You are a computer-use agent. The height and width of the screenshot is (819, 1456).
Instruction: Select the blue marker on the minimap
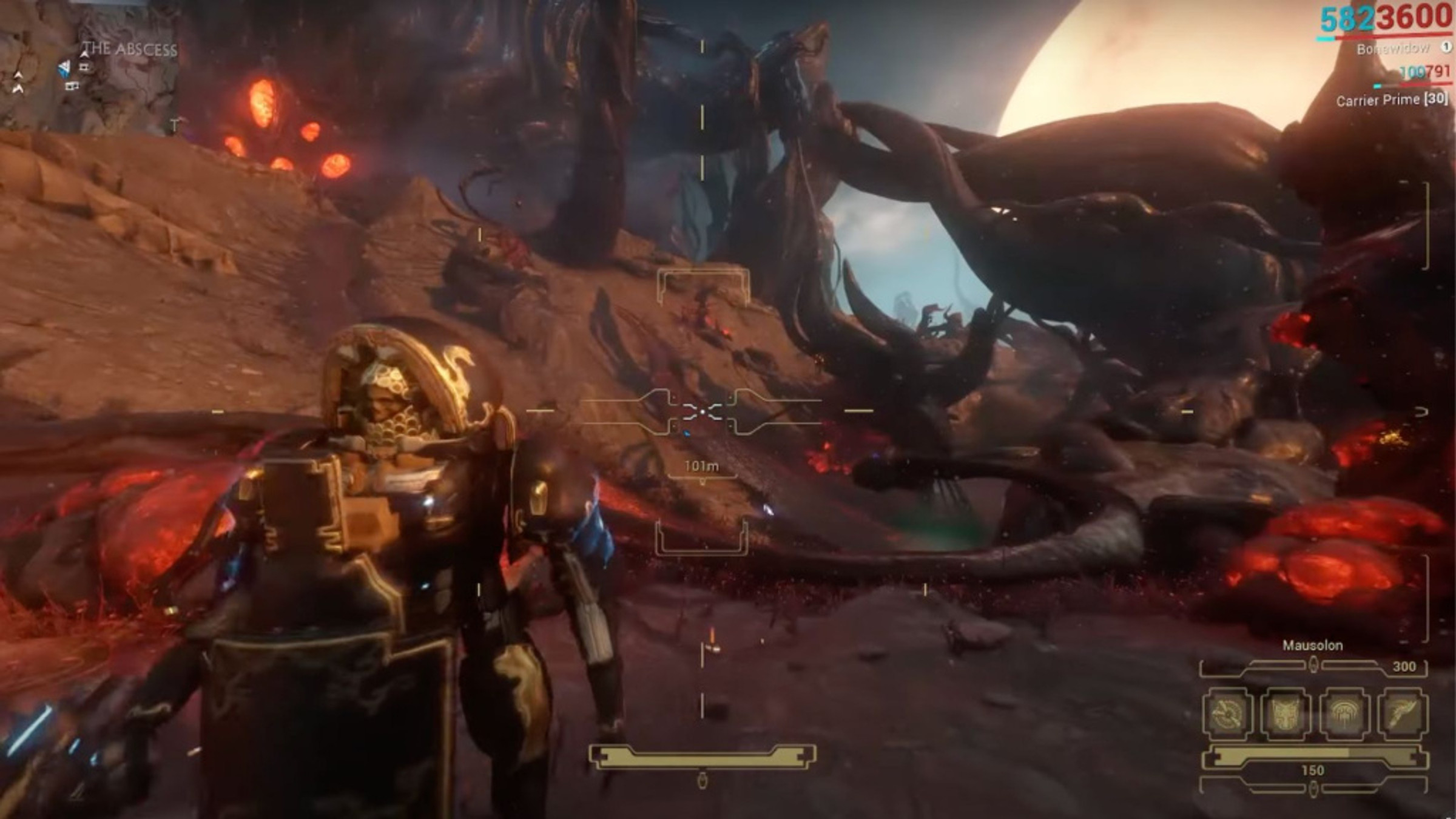(64, 69)
